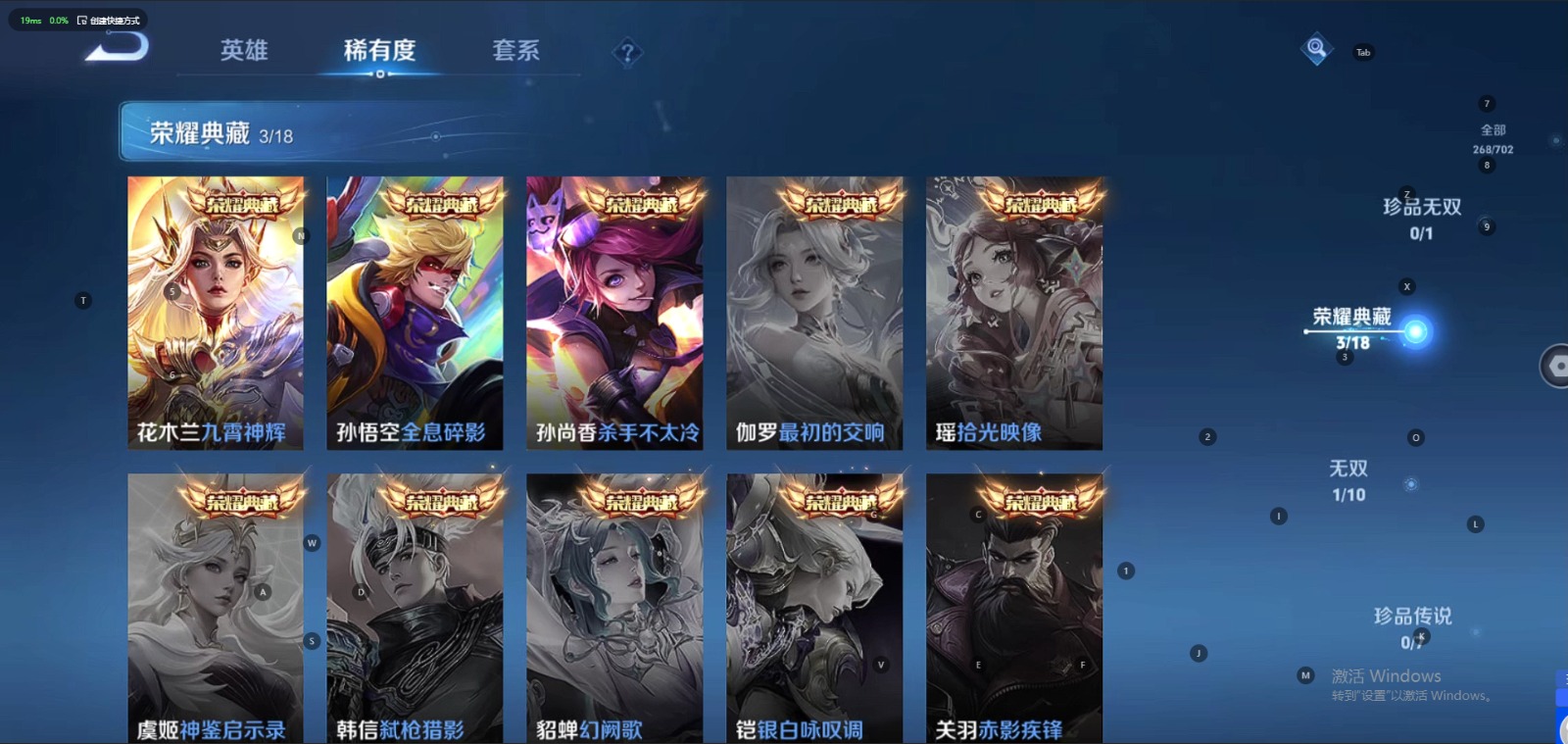The image size is (1568, 744).
Task: Open the 套系 tab
Action: click(x=515, y=50)
